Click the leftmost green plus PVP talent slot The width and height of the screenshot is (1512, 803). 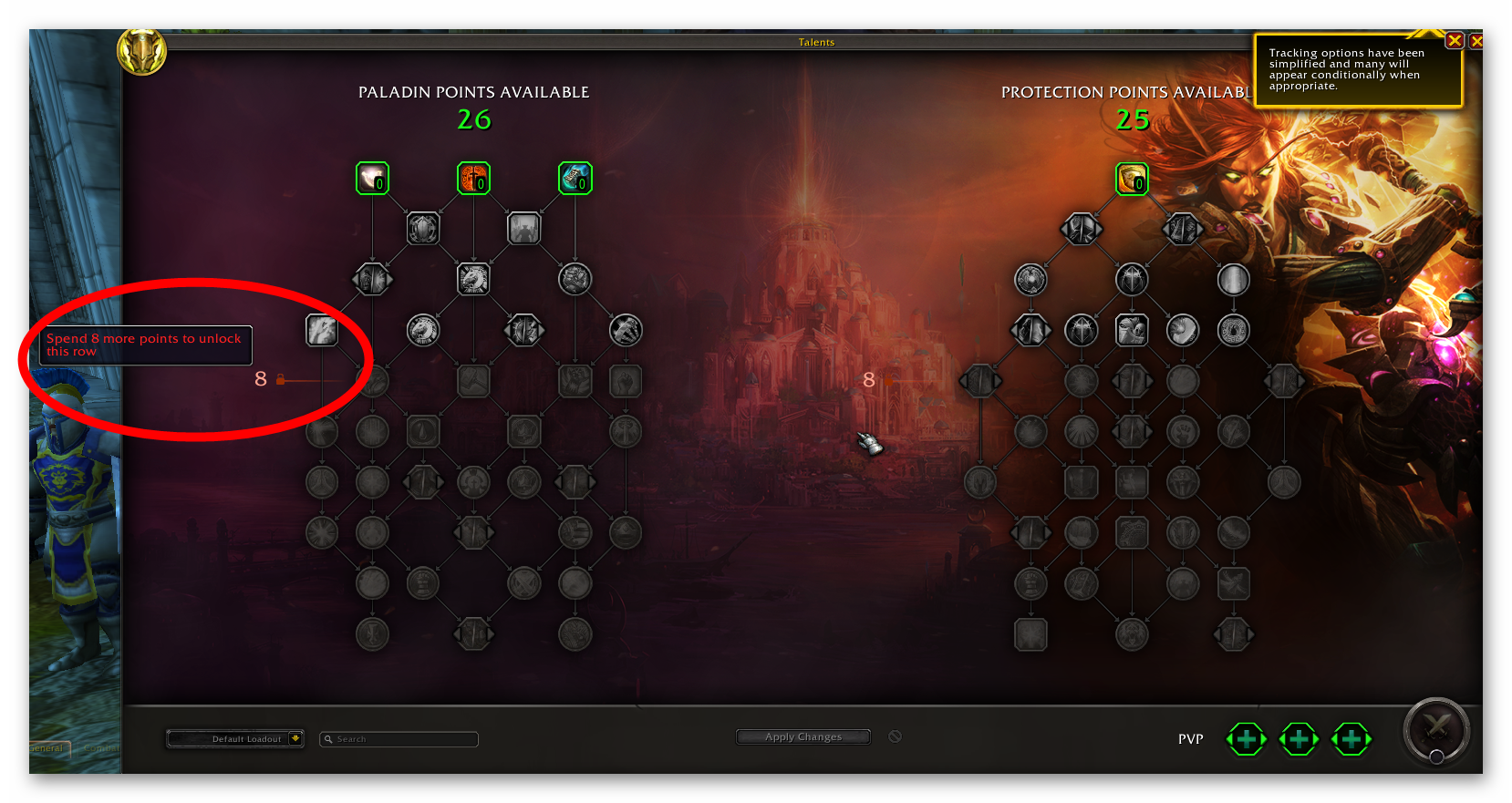coord(1246,739)
